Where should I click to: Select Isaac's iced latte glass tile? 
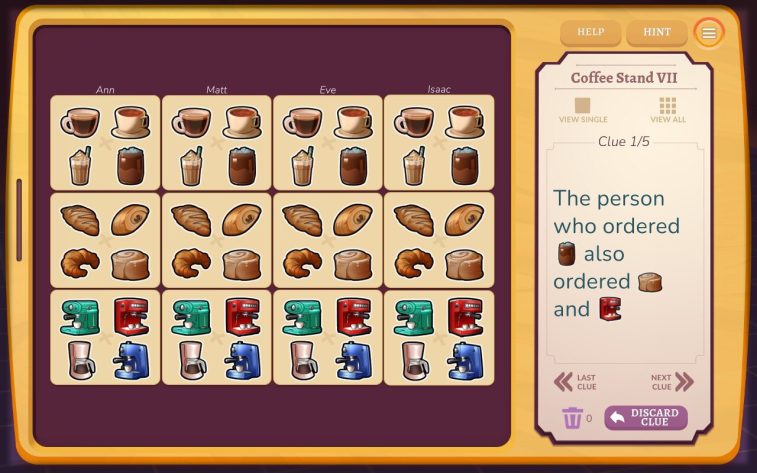click(413, 165)
